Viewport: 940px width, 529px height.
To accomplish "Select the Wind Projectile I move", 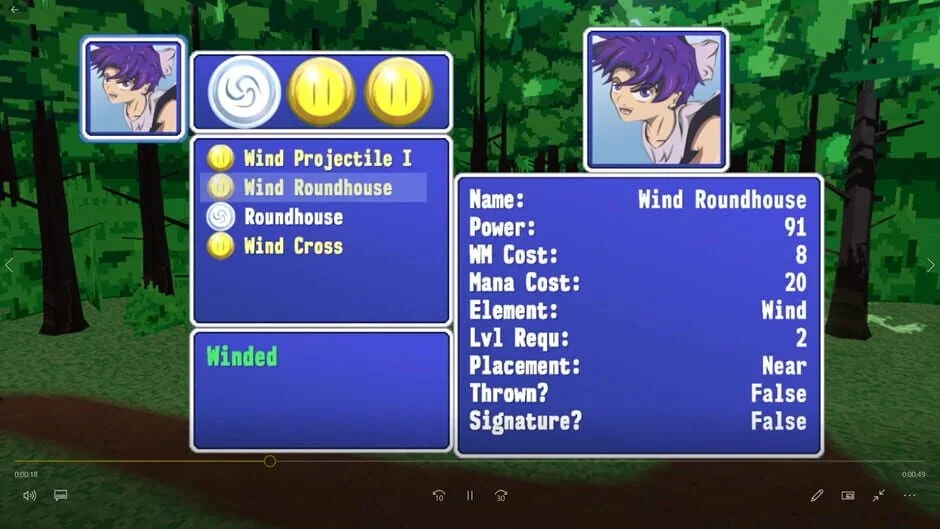I will [327, 158].
